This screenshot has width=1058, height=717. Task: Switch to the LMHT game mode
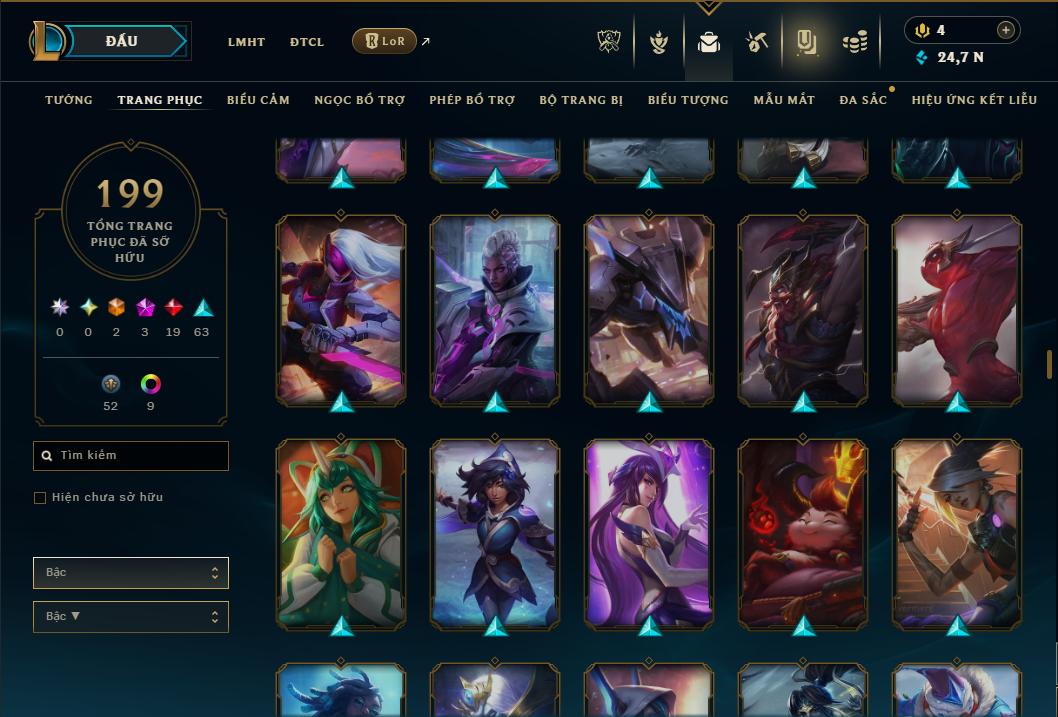point(246,42)
